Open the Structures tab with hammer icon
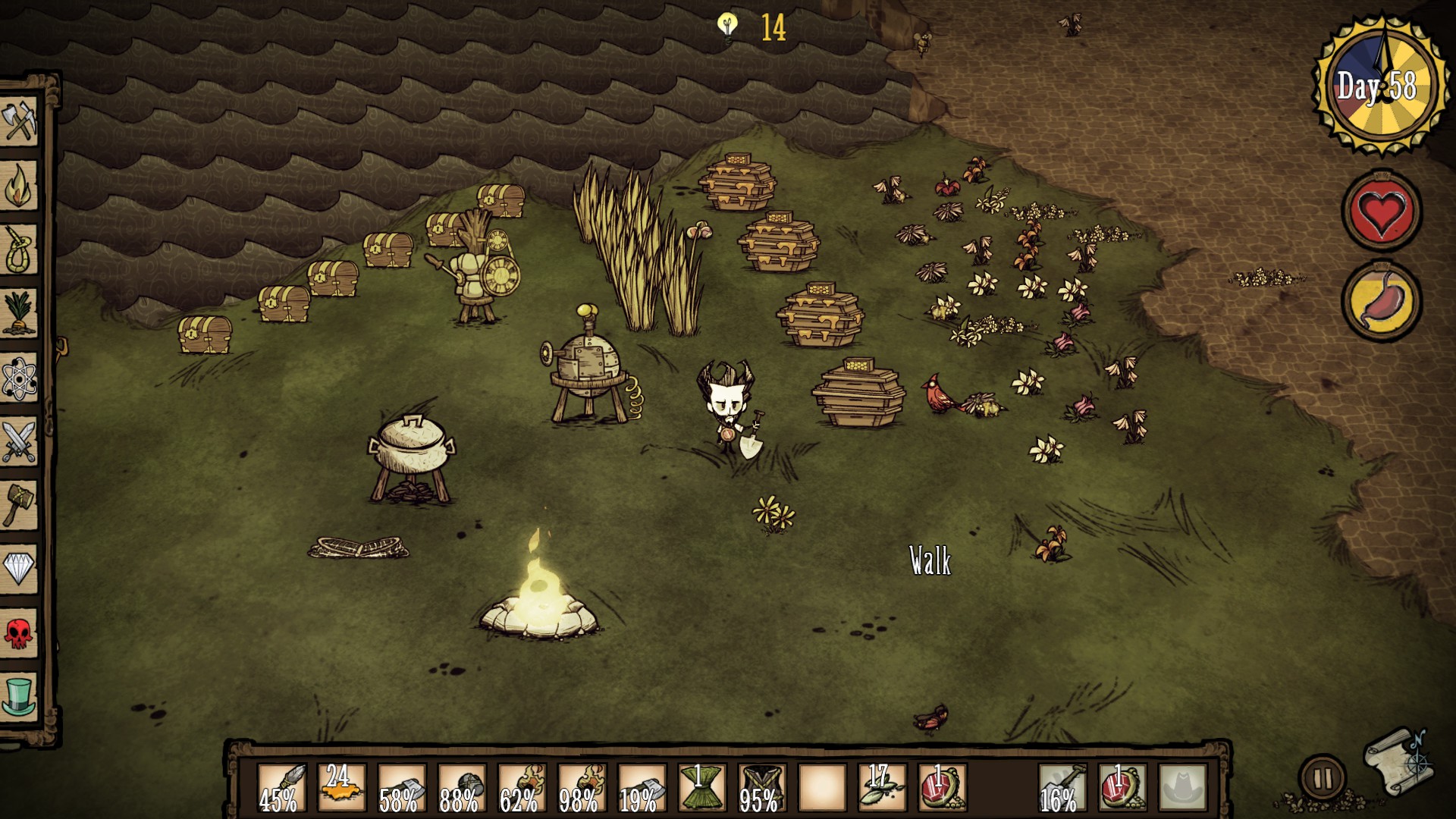 point(19,504)
